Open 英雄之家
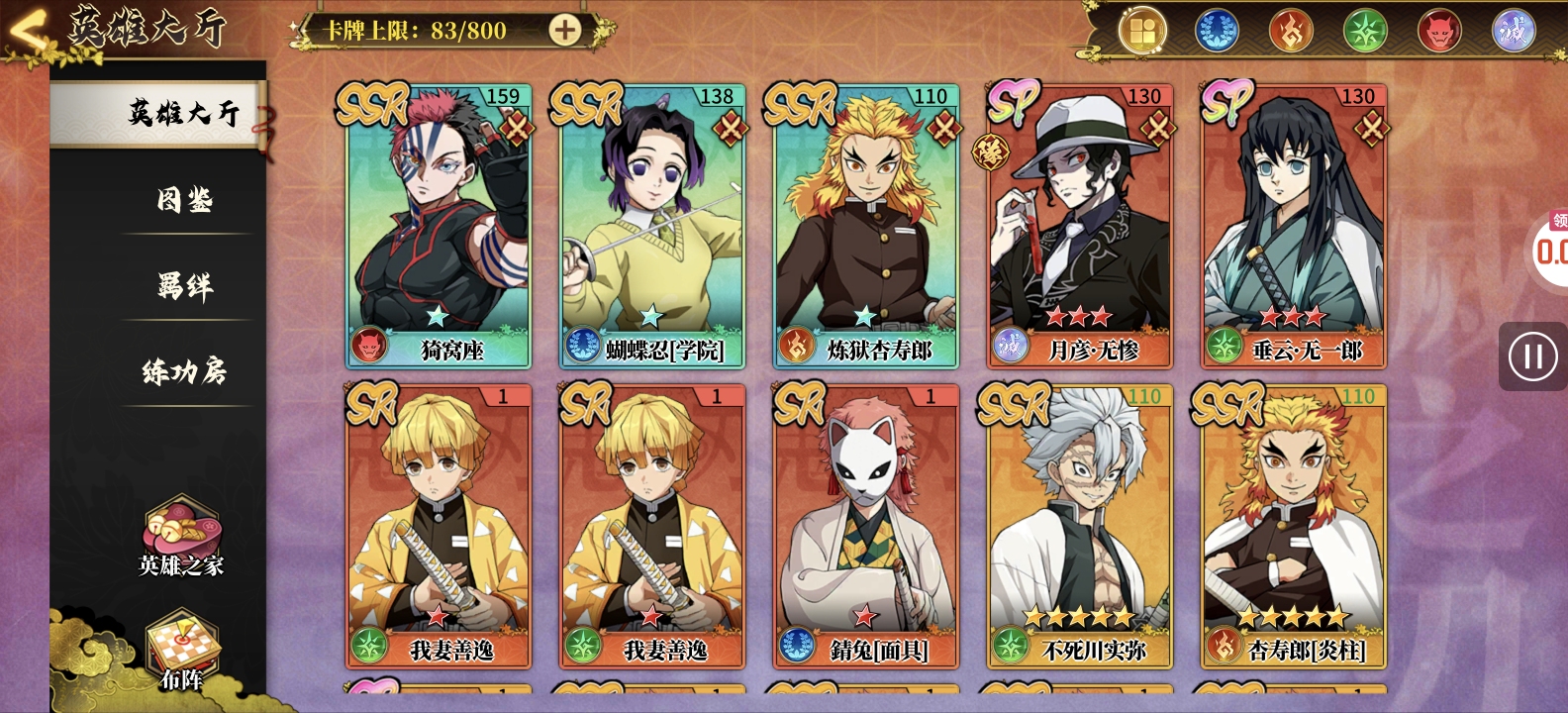The image size is (1568, 713). [181, 539]
